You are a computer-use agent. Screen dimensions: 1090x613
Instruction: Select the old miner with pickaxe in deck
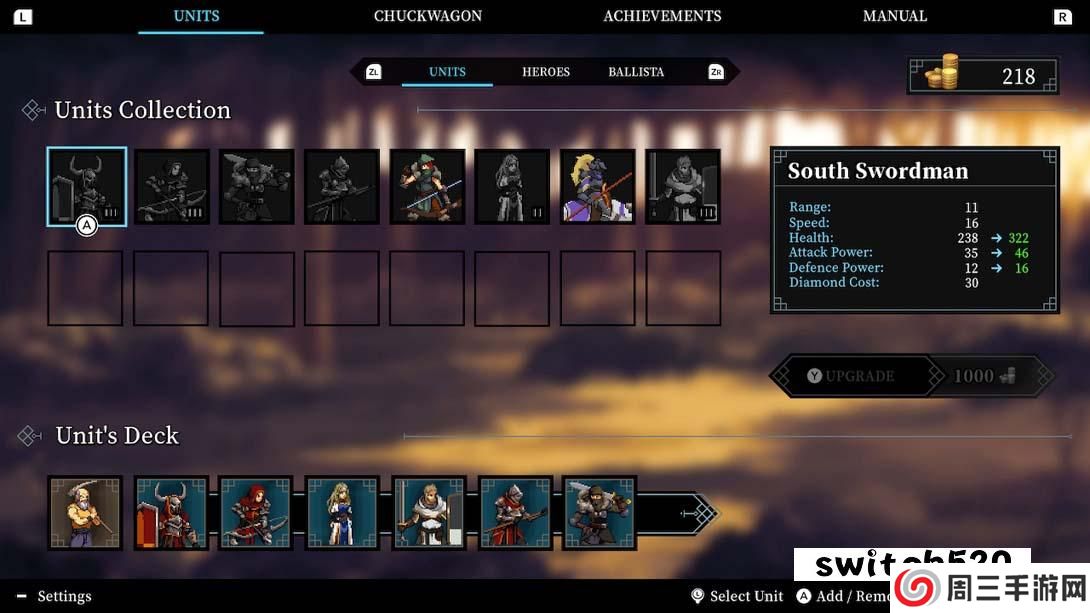point(85,513)
